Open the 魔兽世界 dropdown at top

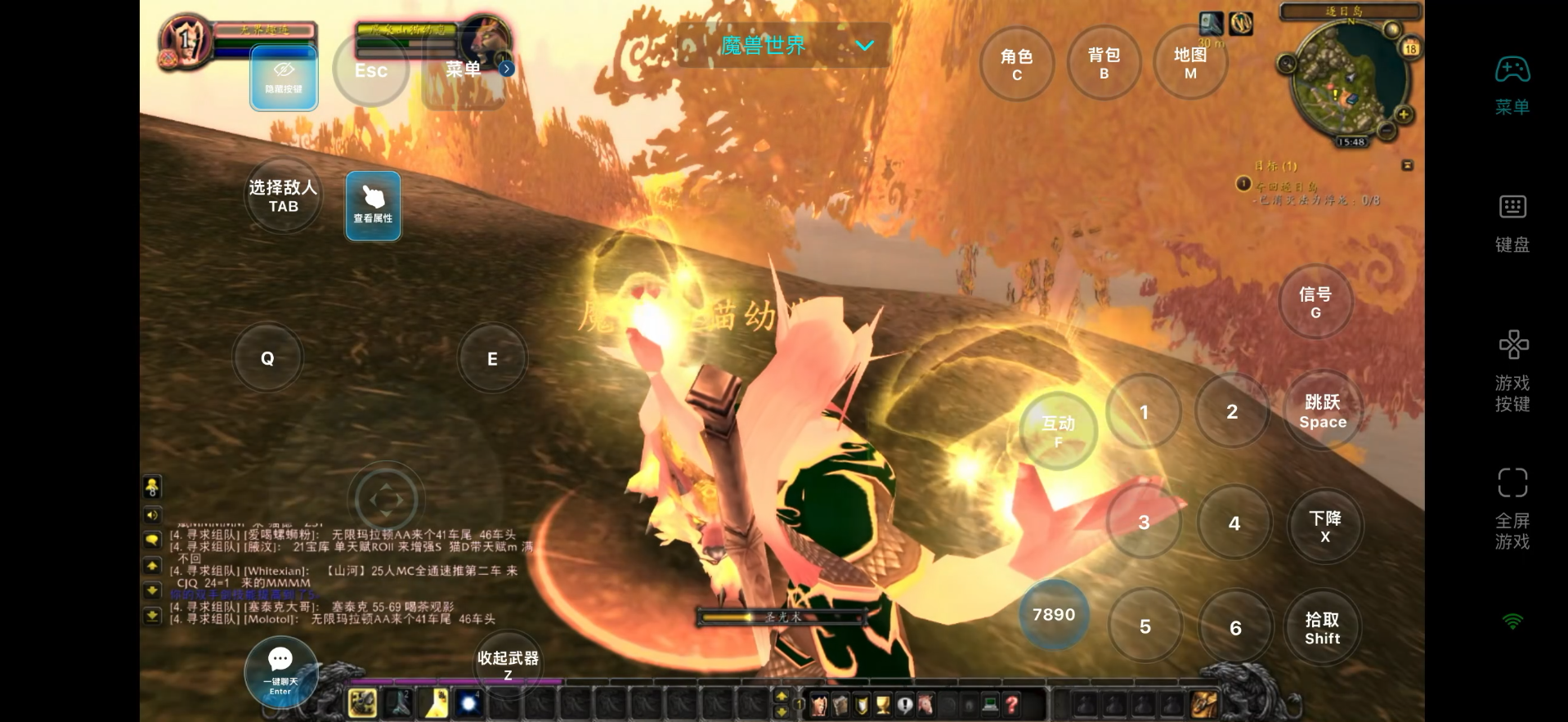point(783,45)
